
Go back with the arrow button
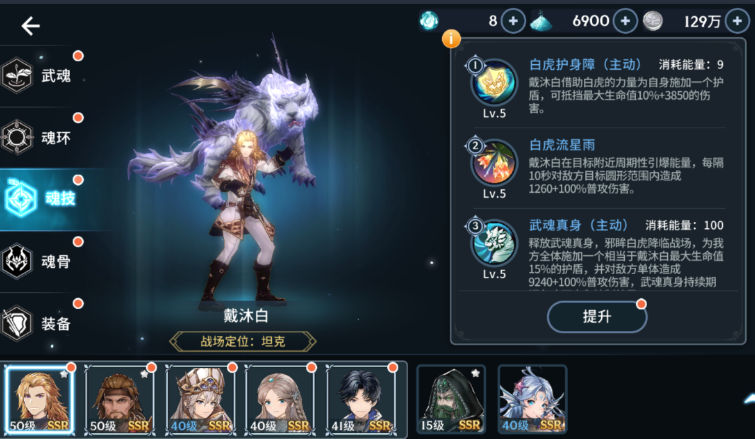pos(31,26)
